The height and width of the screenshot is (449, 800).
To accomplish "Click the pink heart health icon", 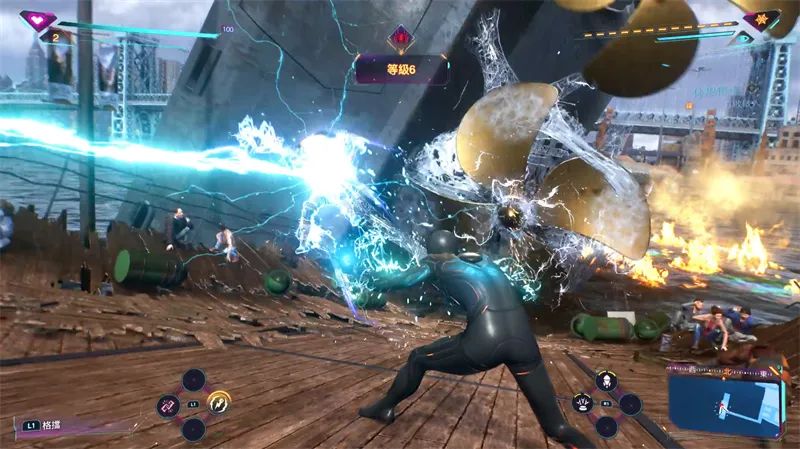I will click(x=38, y=18).
